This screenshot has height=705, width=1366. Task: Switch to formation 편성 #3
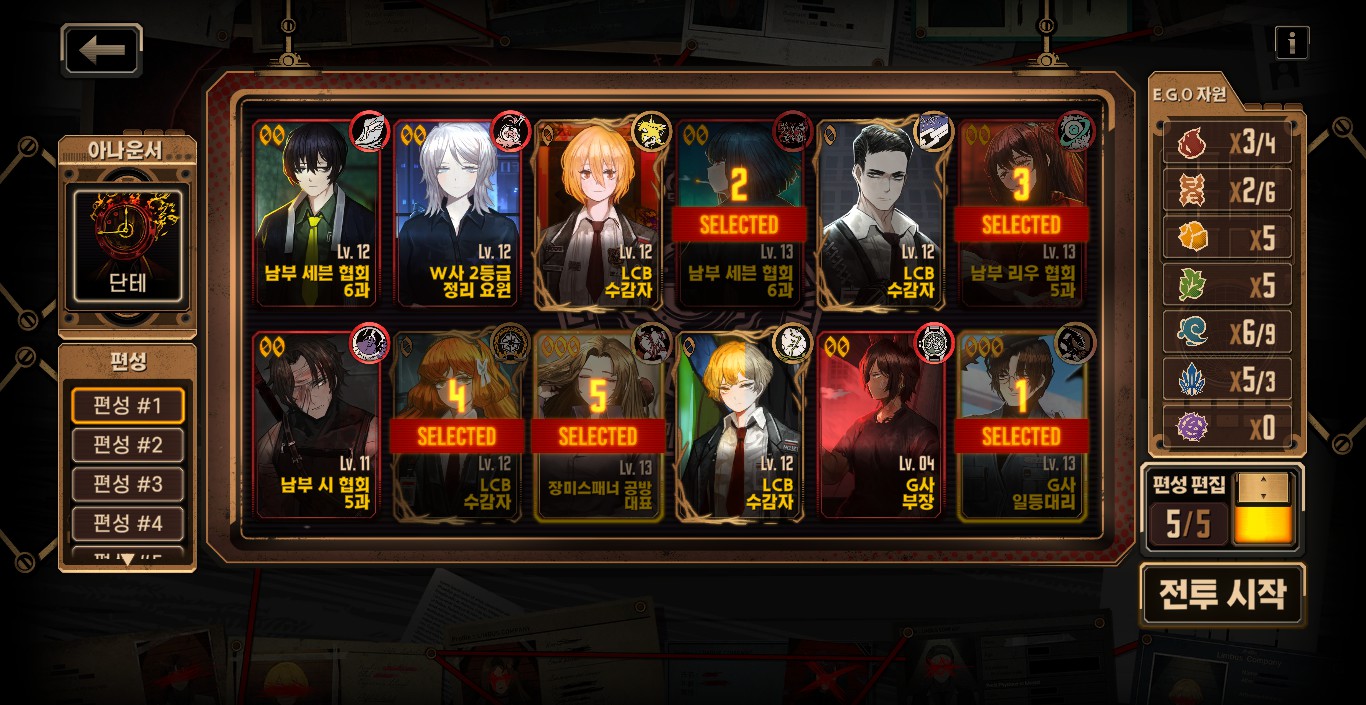127,484
